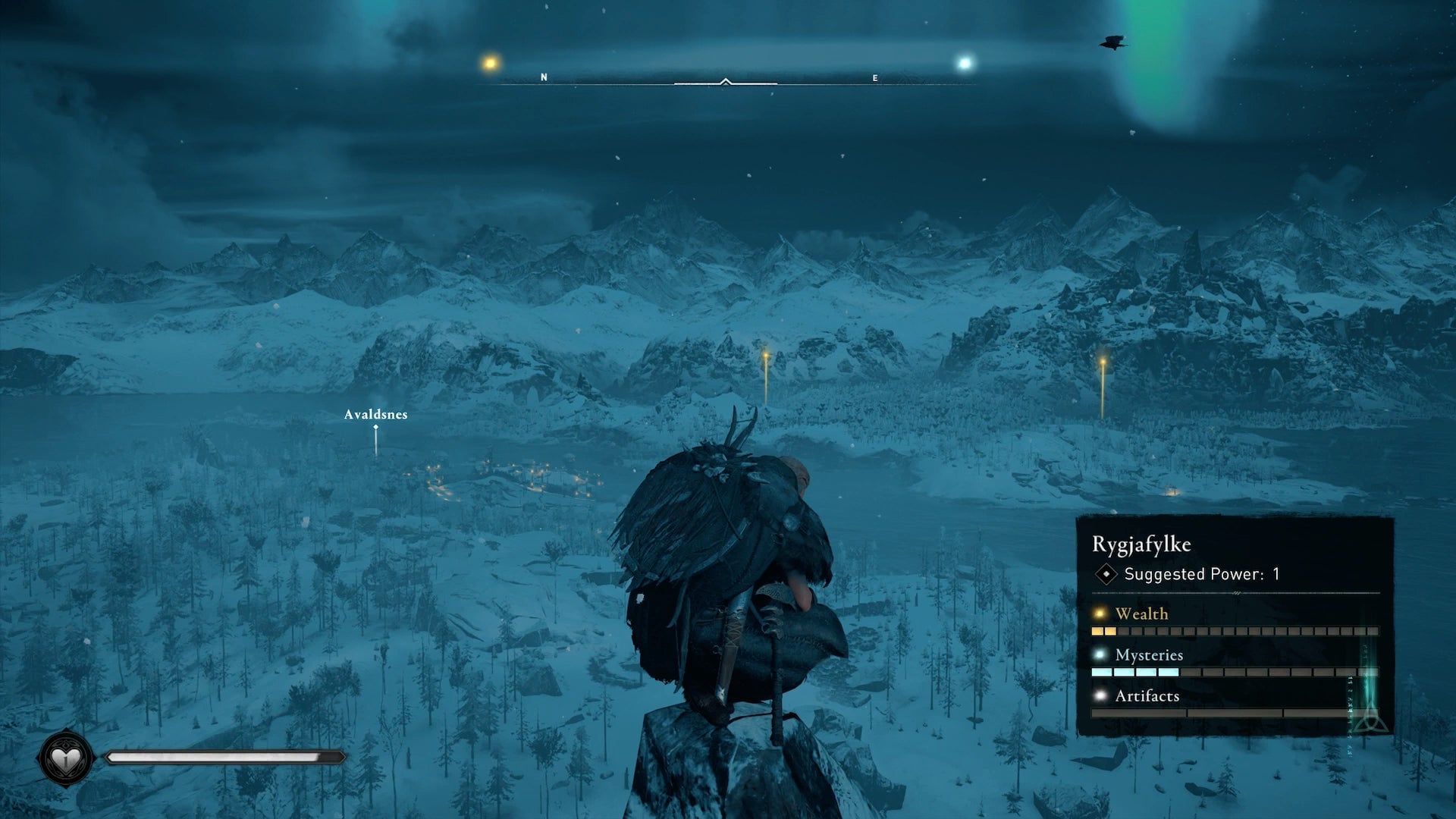Click the Suggested Power diamond icon
1456x819 pixels.
click(1106, 573)
